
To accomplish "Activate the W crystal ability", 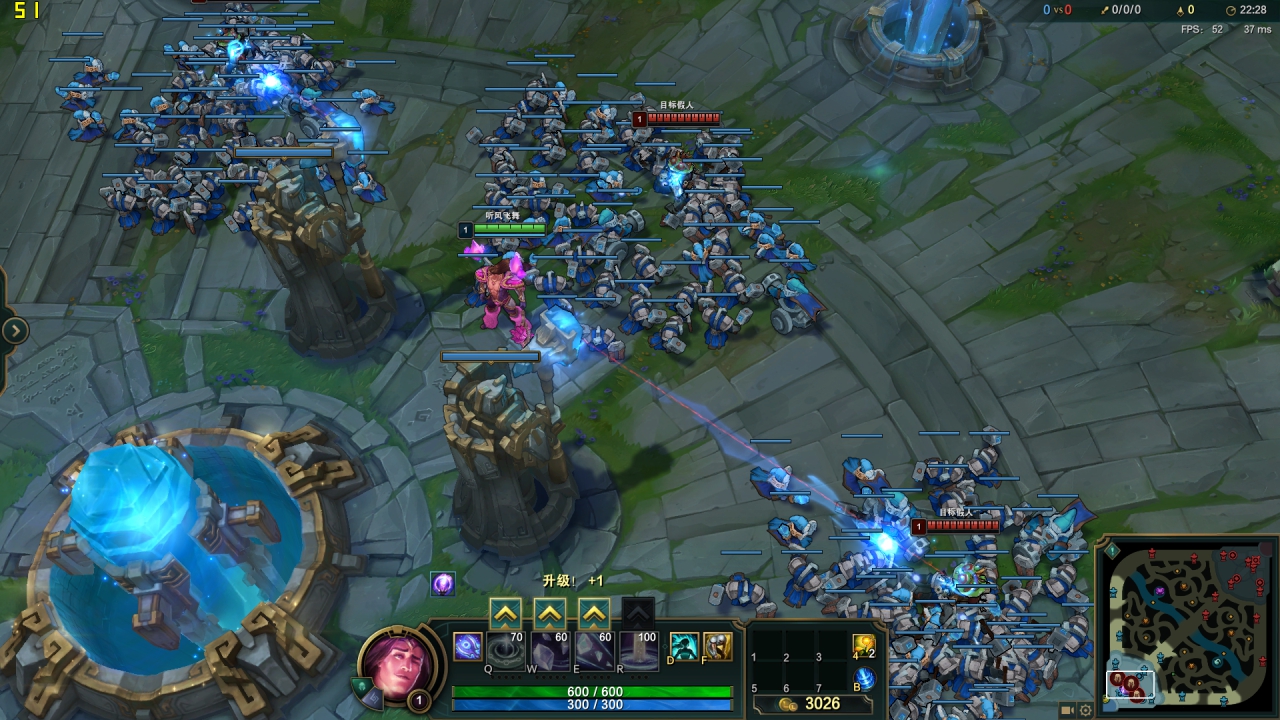I will [550, 650].
